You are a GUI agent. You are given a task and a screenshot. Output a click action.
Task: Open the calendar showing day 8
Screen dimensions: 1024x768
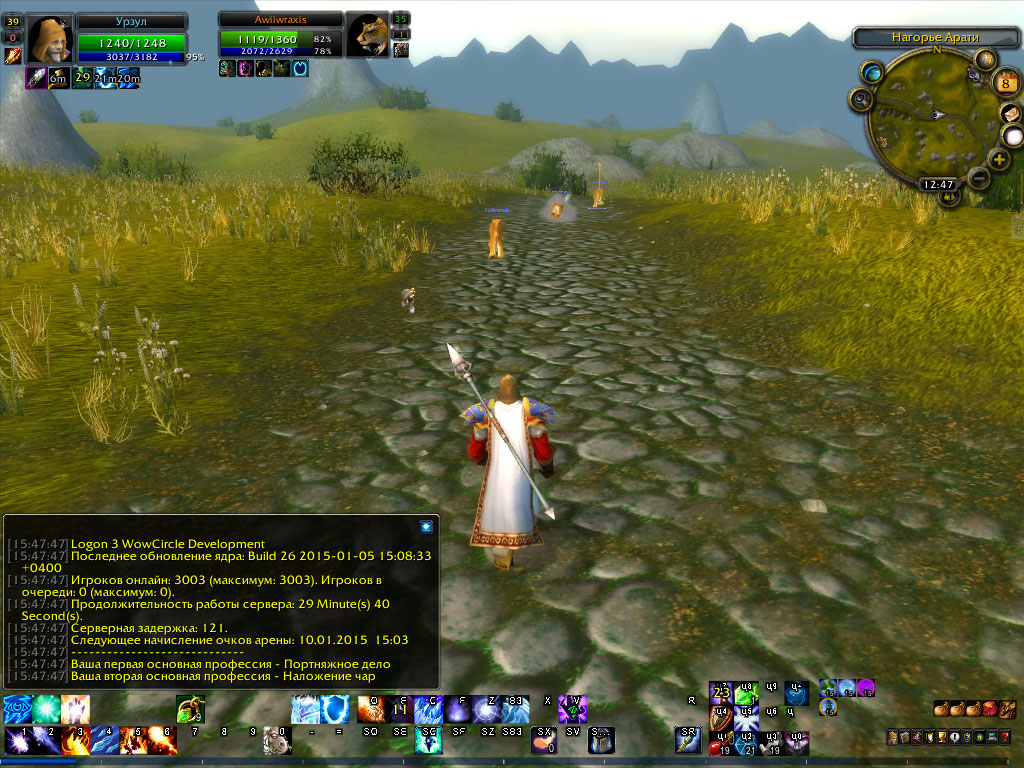point(1007,82)
